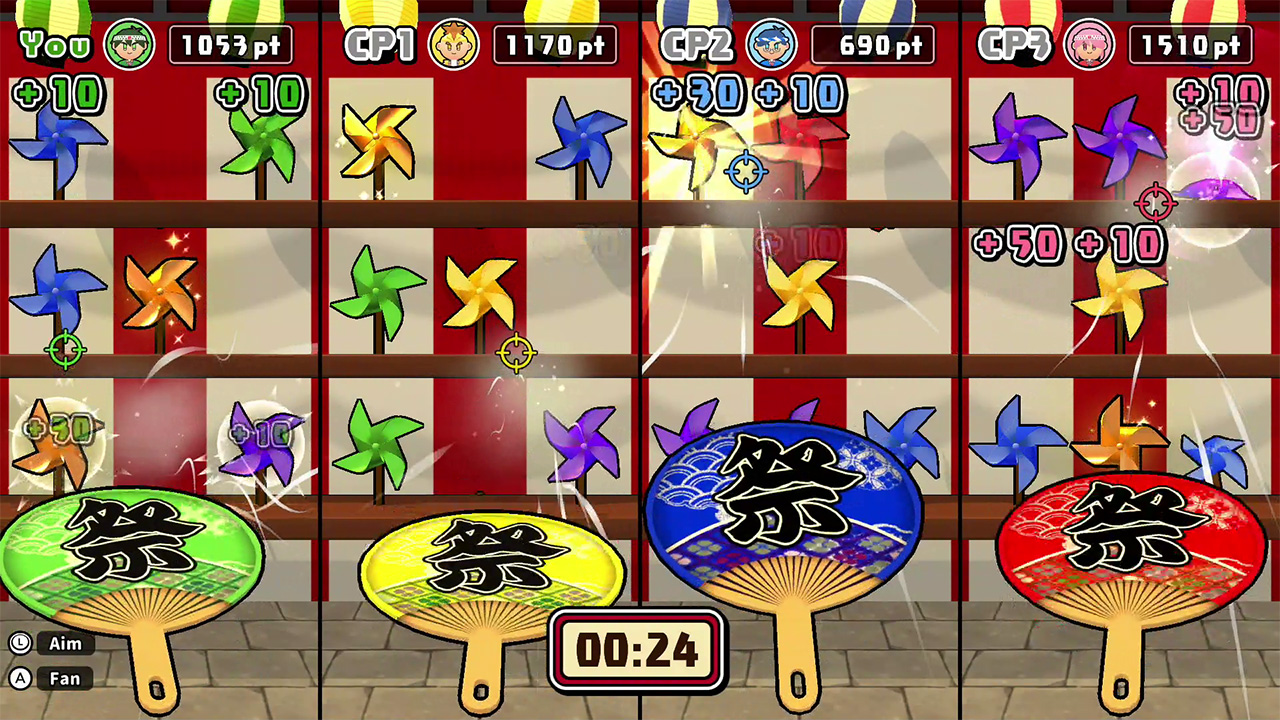
Task: Select CP1's yellow targeting crosshair
Action: [x=516, y=351]
